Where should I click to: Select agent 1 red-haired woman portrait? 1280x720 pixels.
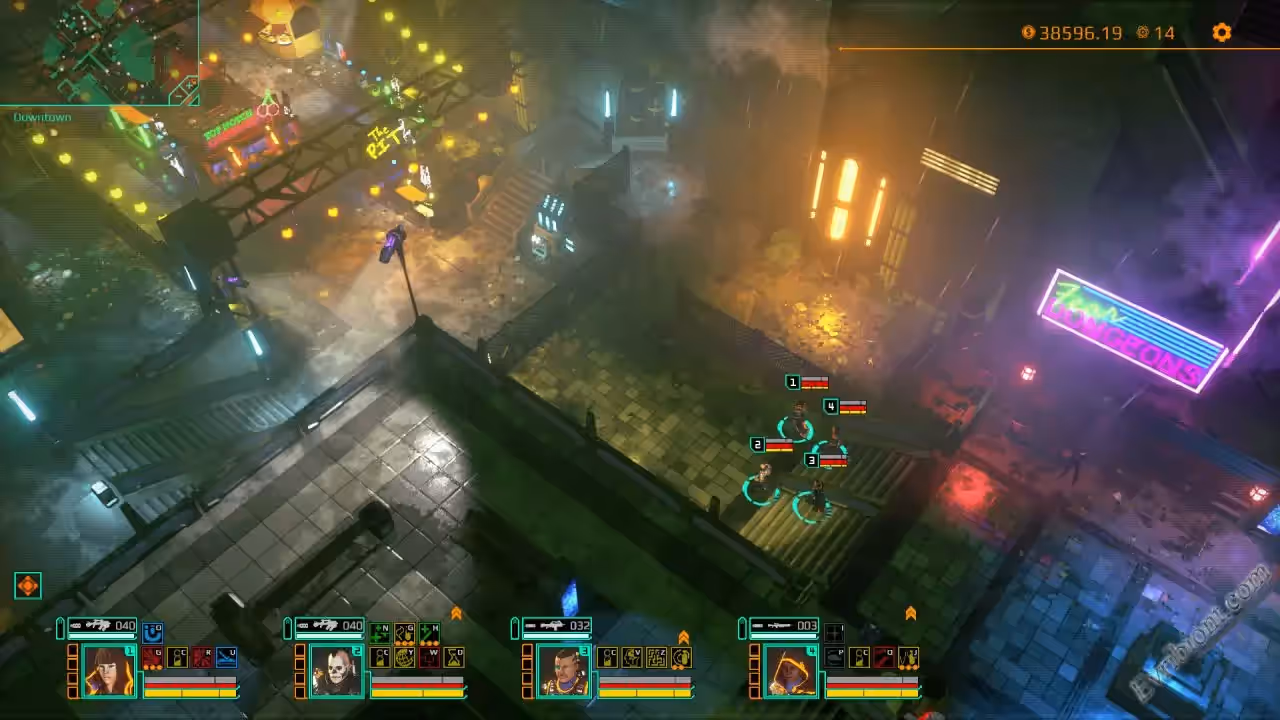pos(109,670)
